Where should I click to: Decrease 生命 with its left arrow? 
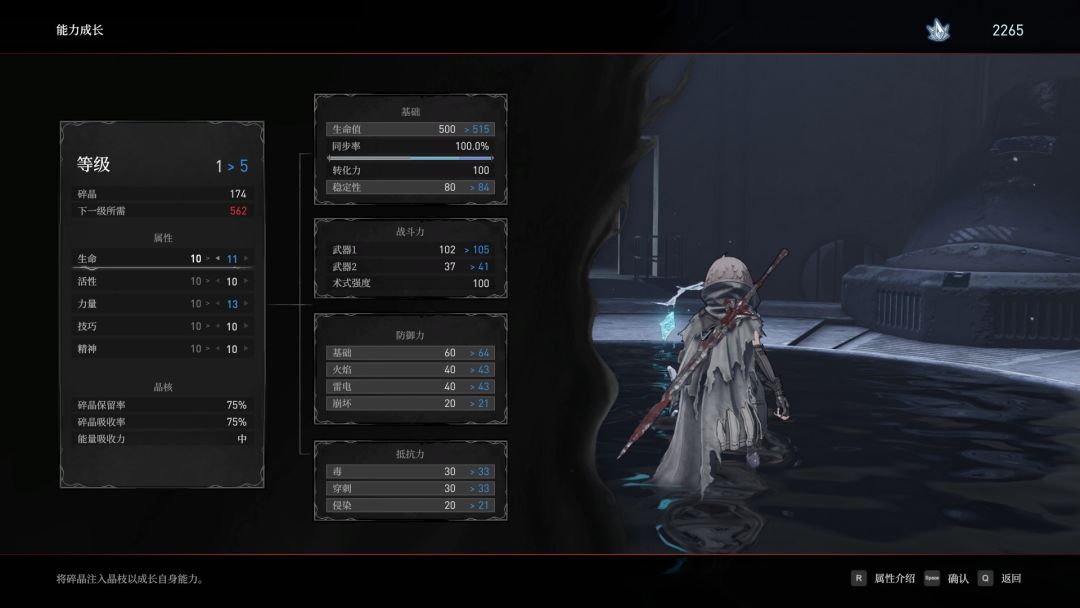pos(218,259)
